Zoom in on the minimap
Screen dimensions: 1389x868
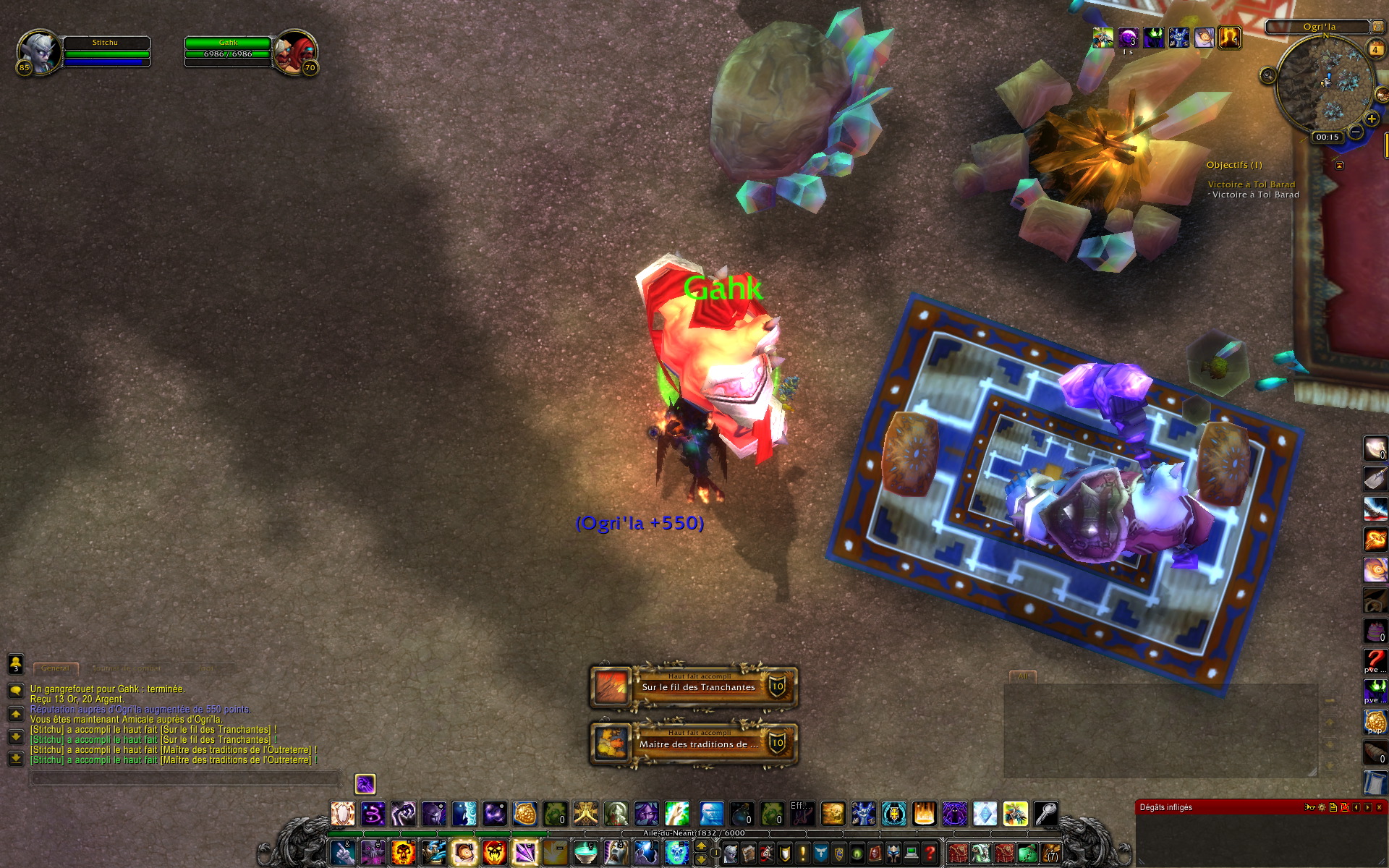pyautogui.click(x=1371, y=119)
